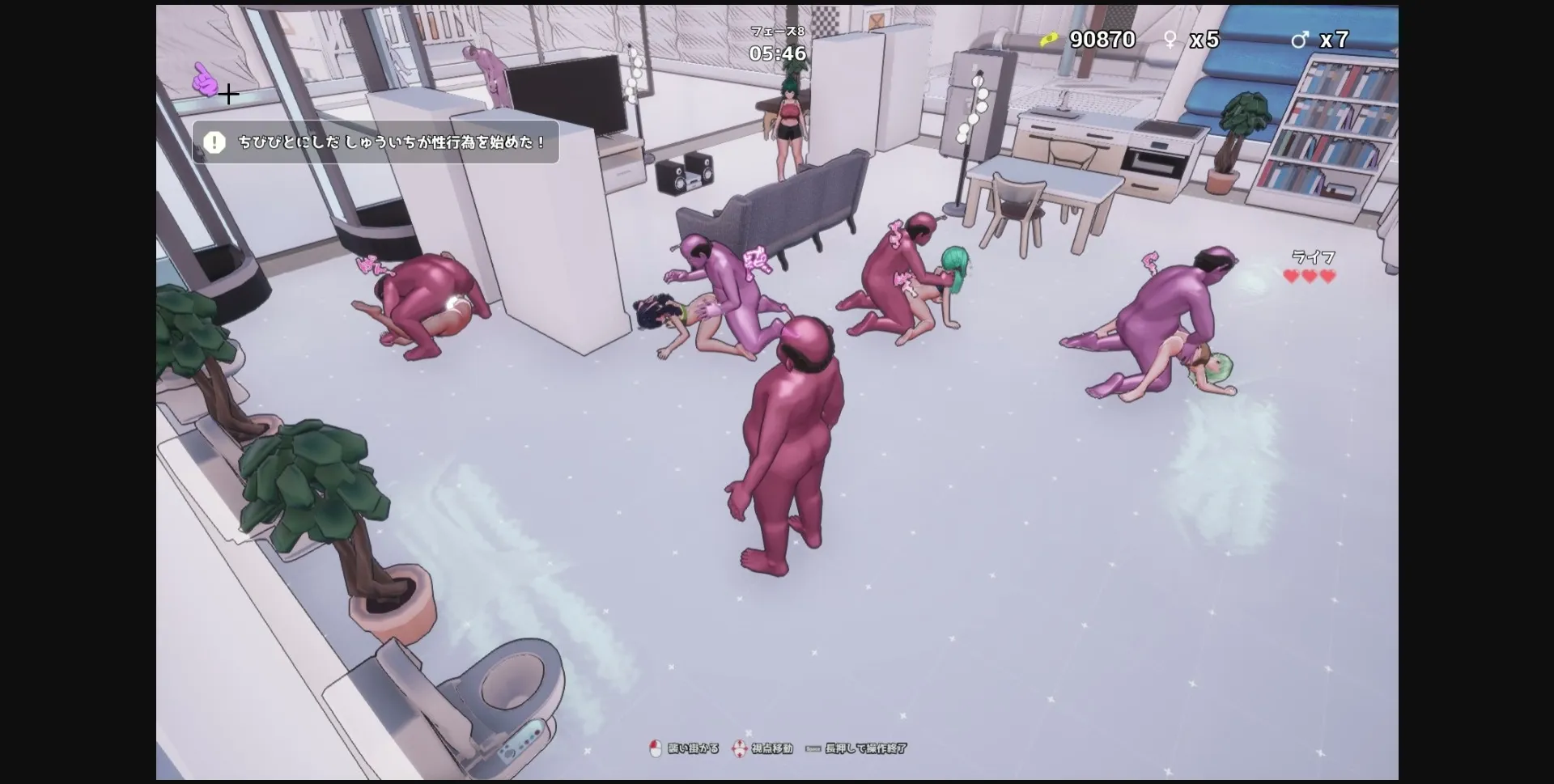
Task: Click the yellow currency icon in the HUD
Action: coord(1049,40)
